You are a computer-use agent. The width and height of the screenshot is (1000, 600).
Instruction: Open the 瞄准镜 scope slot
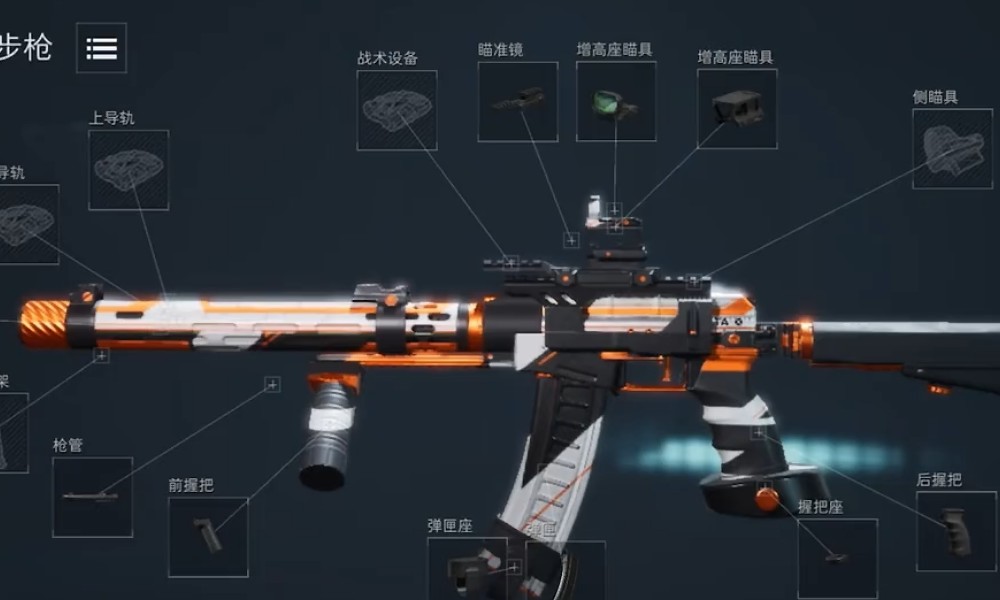click(x=517, y=101)
